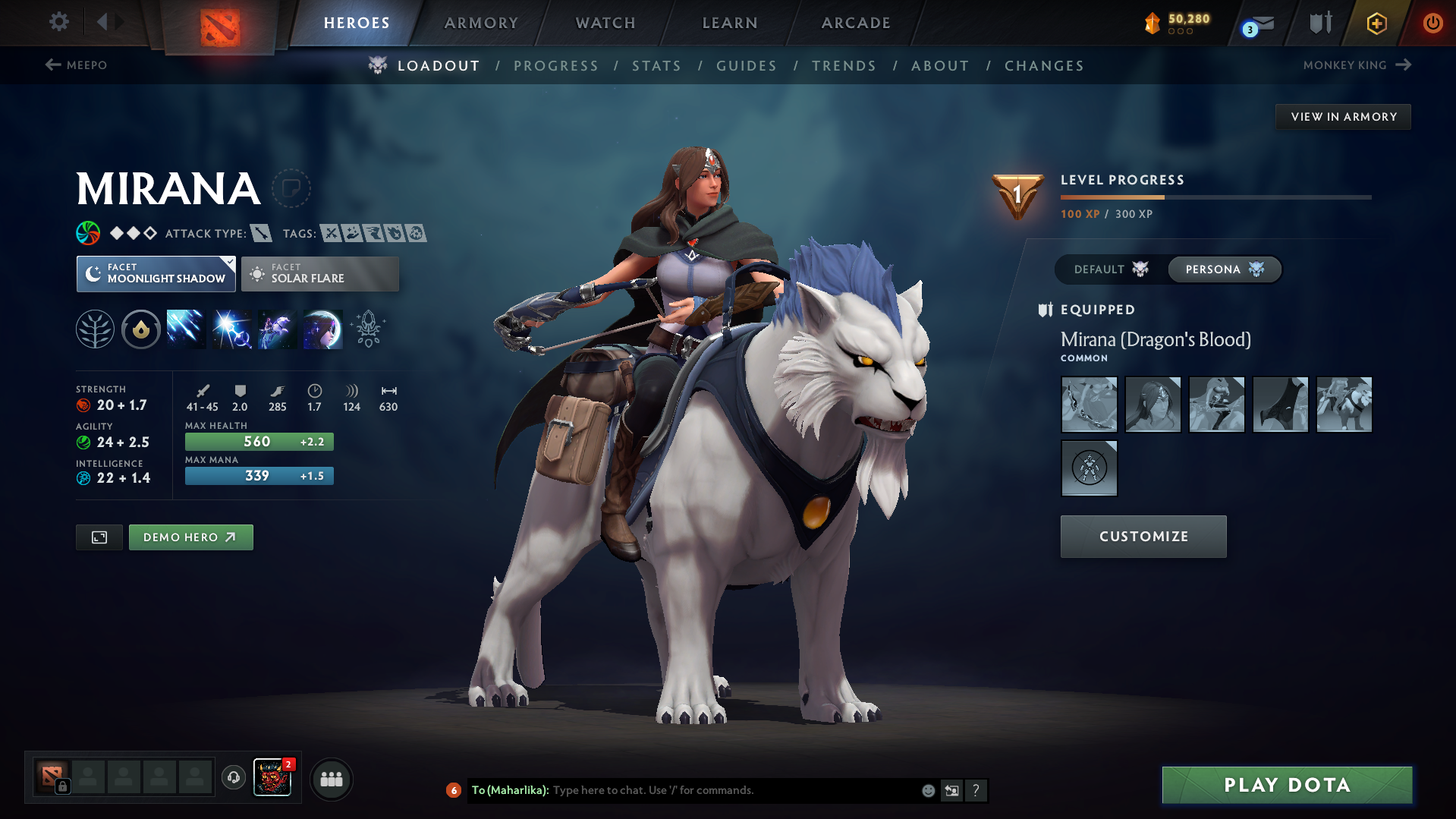Screen dimensions: 1456x819
Task: Select the Moonlight Shadow ultimate icon
Action: point(322,329)
